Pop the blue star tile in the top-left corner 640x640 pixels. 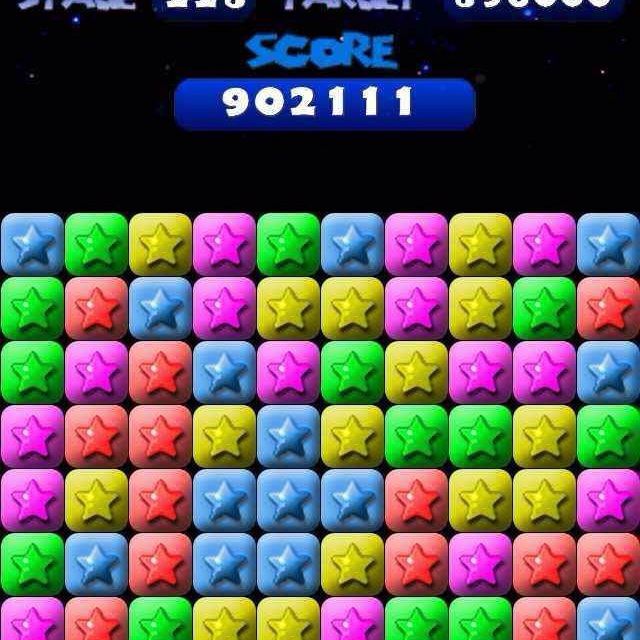click(32, 245)
